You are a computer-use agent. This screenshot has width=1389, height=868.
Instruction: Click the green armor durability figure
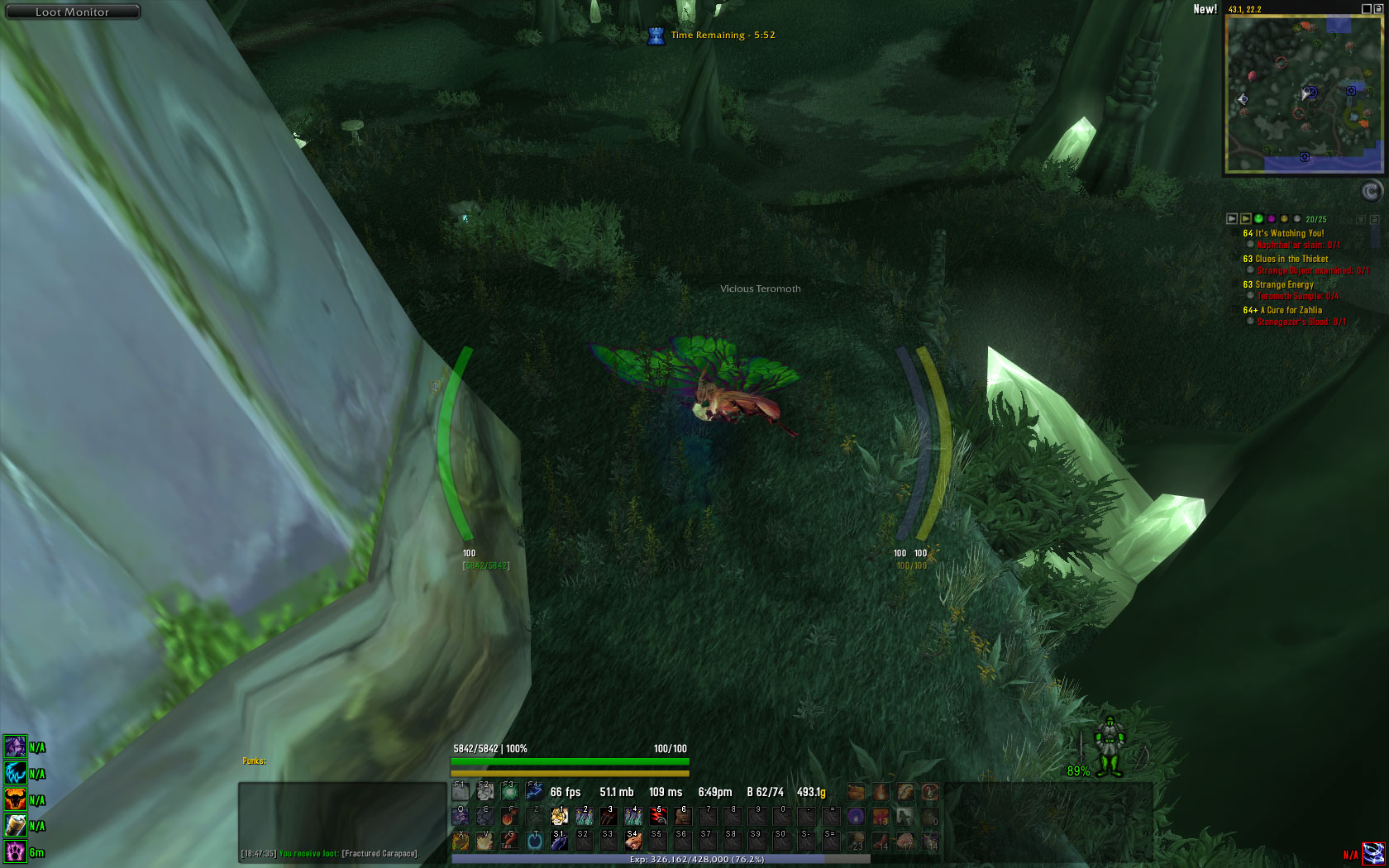click(x=1110, y=747)
